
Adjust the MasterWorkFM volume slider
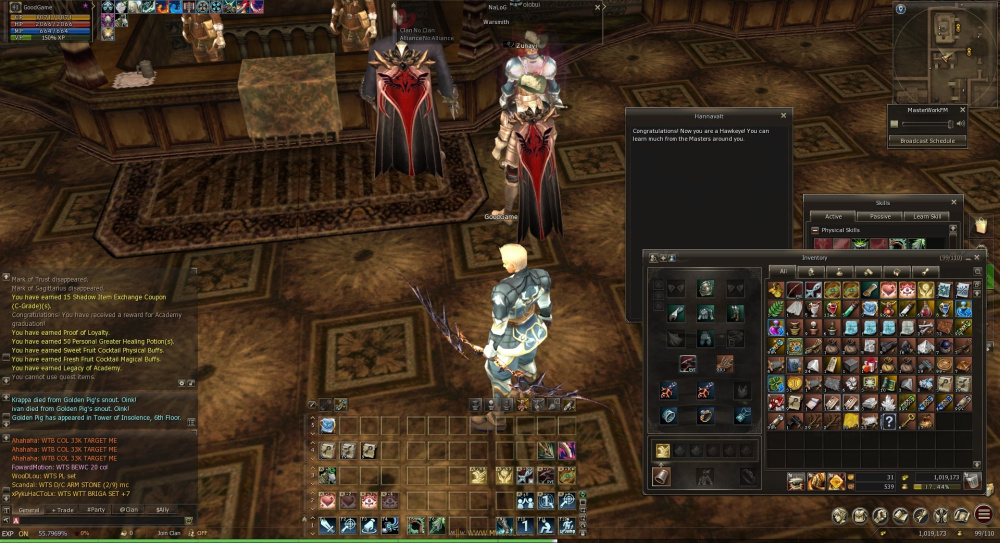point(927,124)
